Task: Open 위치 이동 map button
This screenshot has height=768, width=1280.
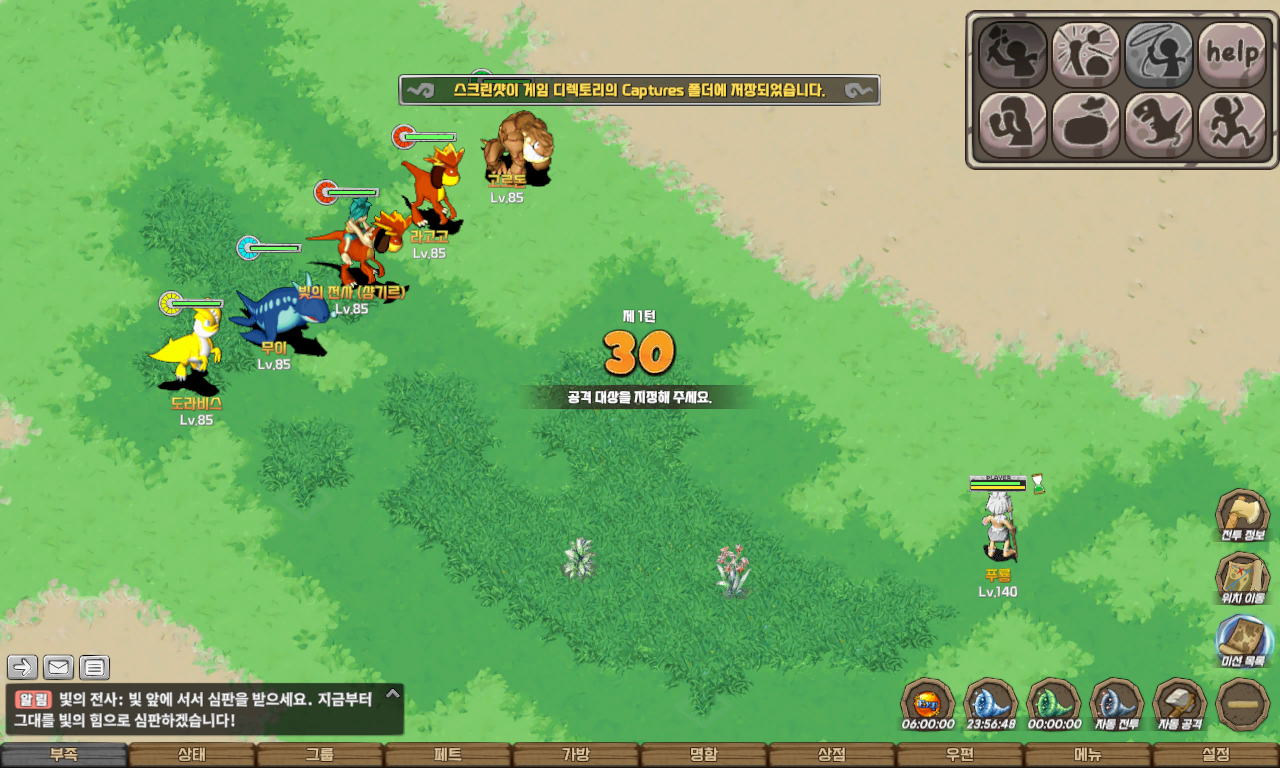Action: (1242, 579)
